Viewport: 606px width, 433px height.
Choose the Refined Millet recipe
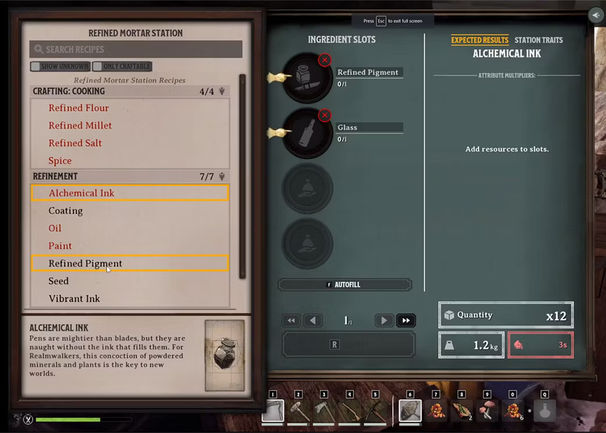coord(80,125)
